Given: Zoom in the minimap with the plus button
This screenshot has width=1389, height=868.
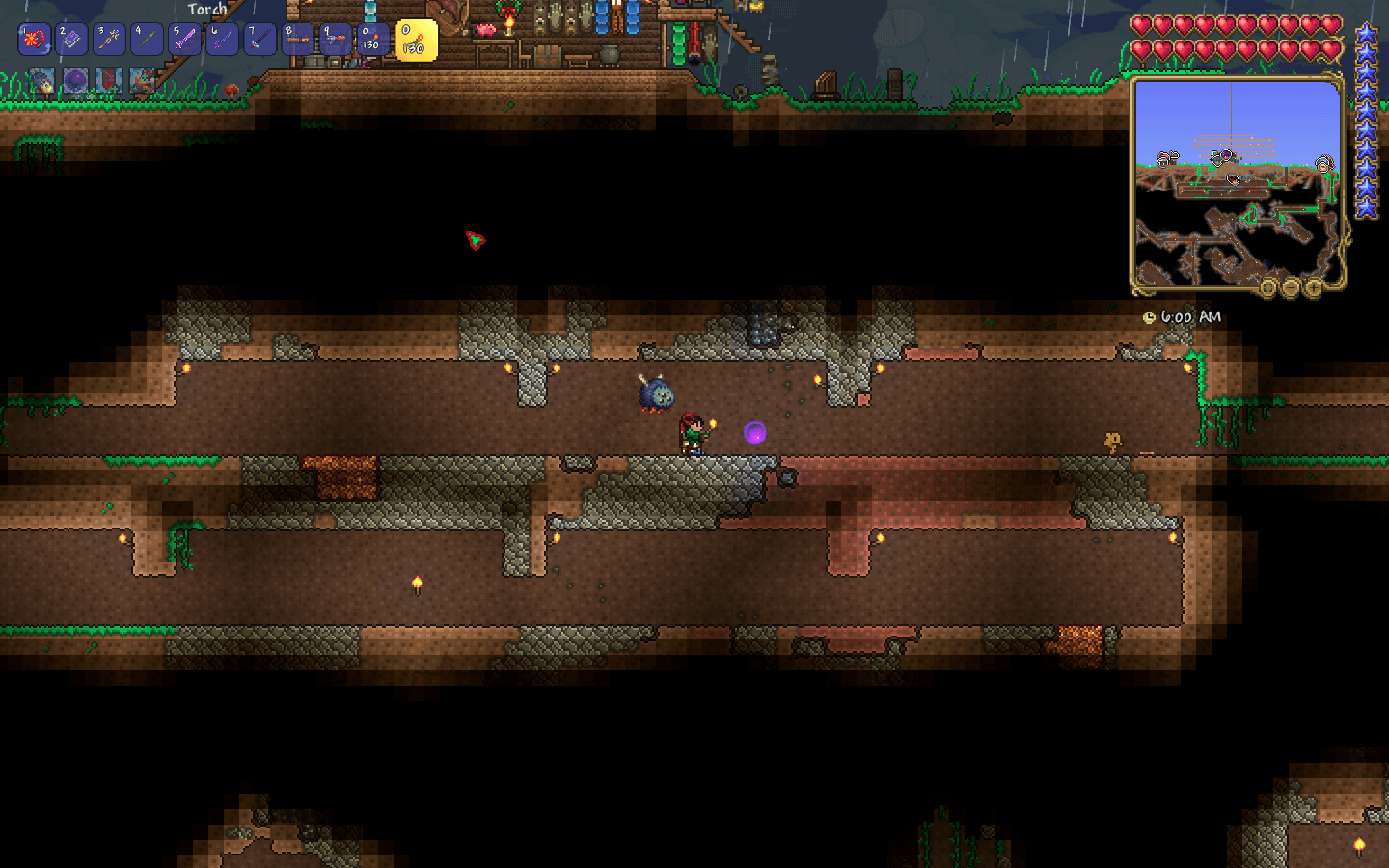Looking at the screenshot, I should [1313, 287].
